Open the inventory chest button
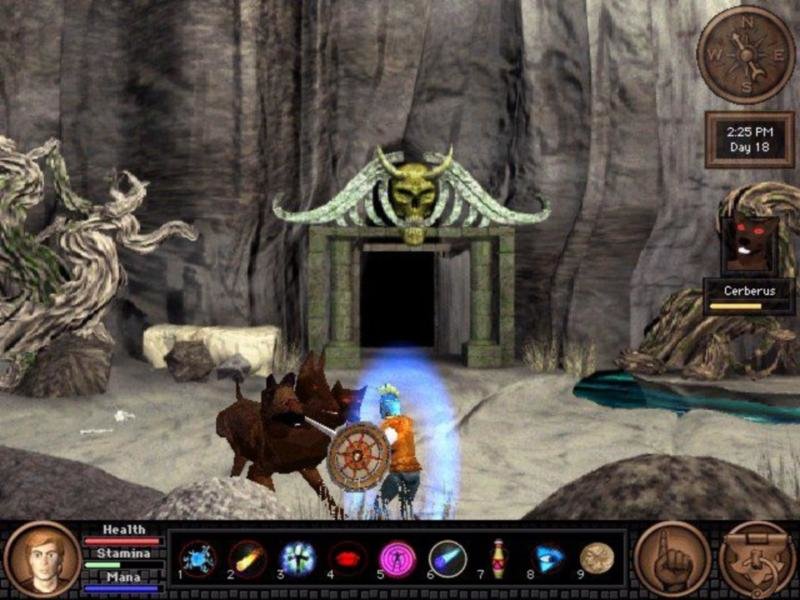 [757, 559]
